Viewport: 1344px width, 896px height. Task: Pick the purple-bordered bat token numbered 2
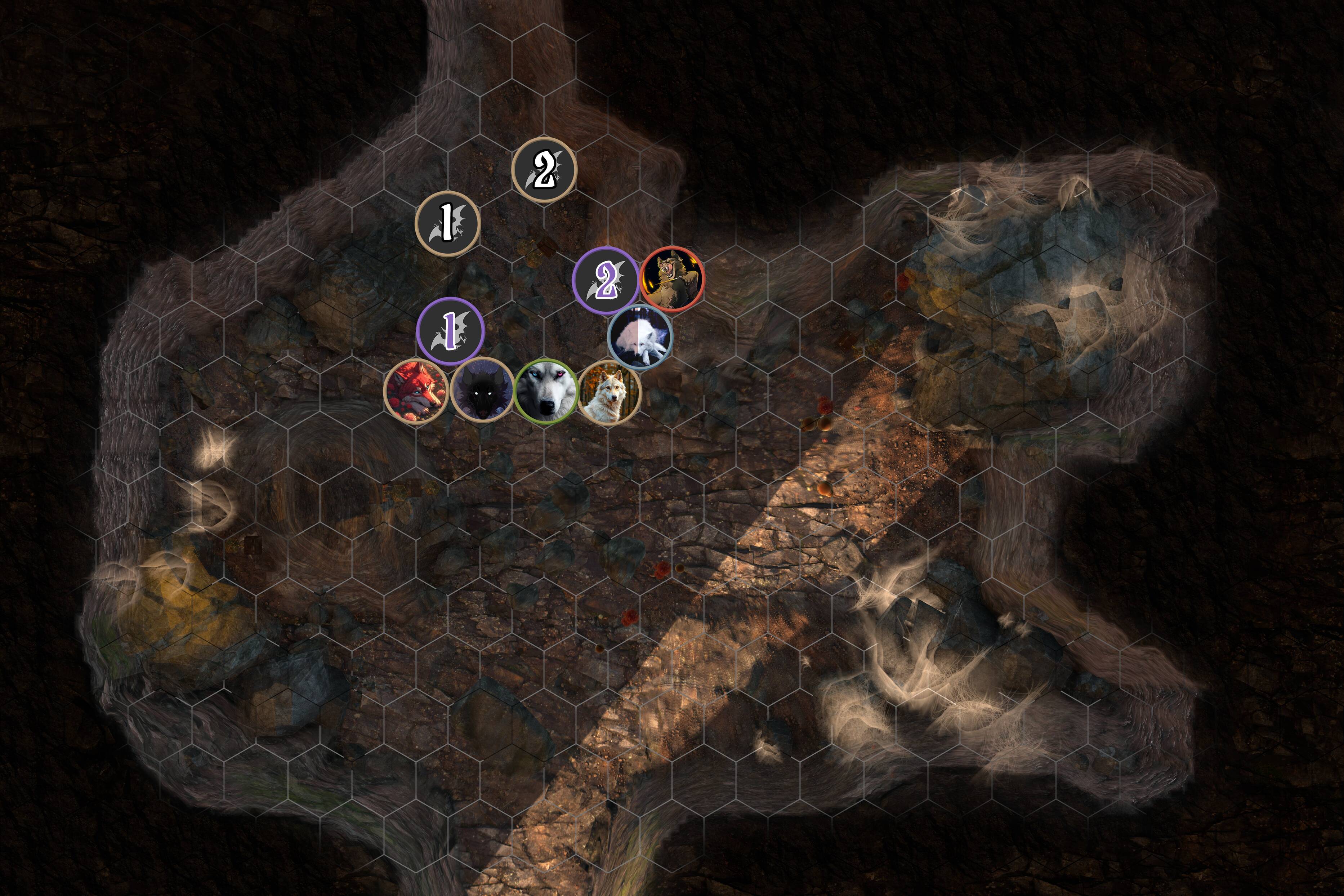tap(606, 280)
